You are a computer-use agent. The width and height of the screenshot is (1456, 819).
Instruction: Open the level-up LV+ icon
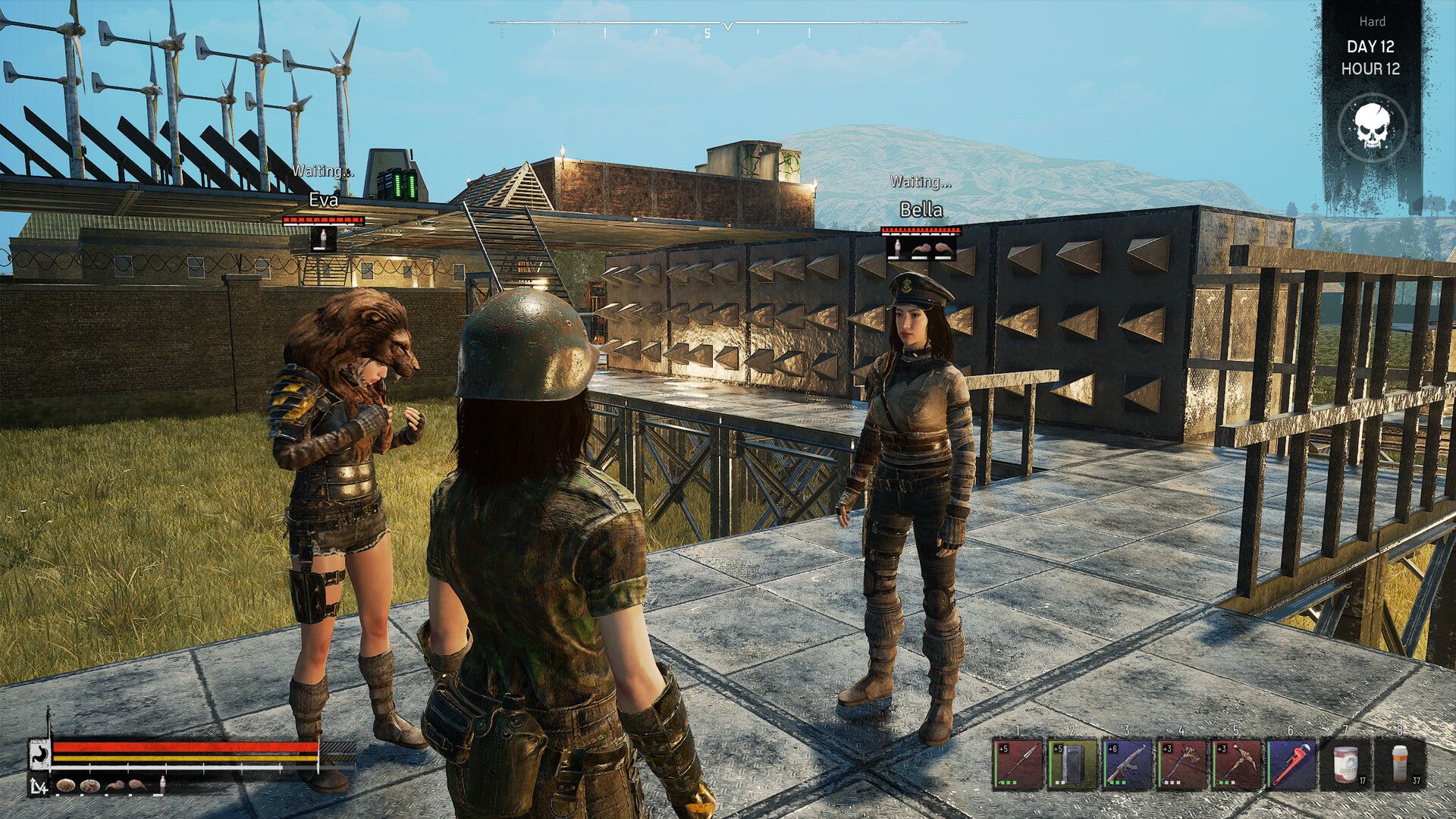(39, 787)
